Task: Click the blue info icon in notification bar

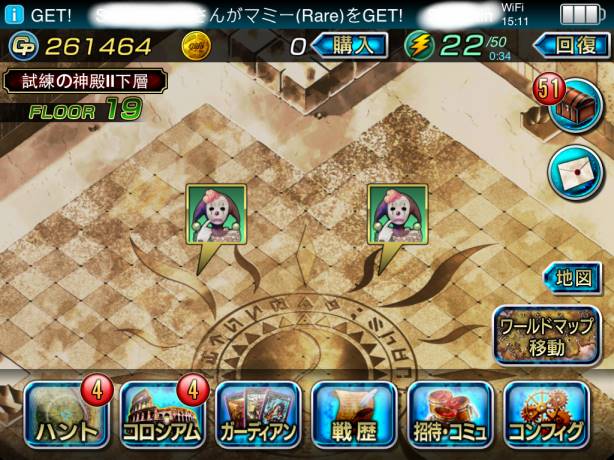Action: (x=13, y=15)
